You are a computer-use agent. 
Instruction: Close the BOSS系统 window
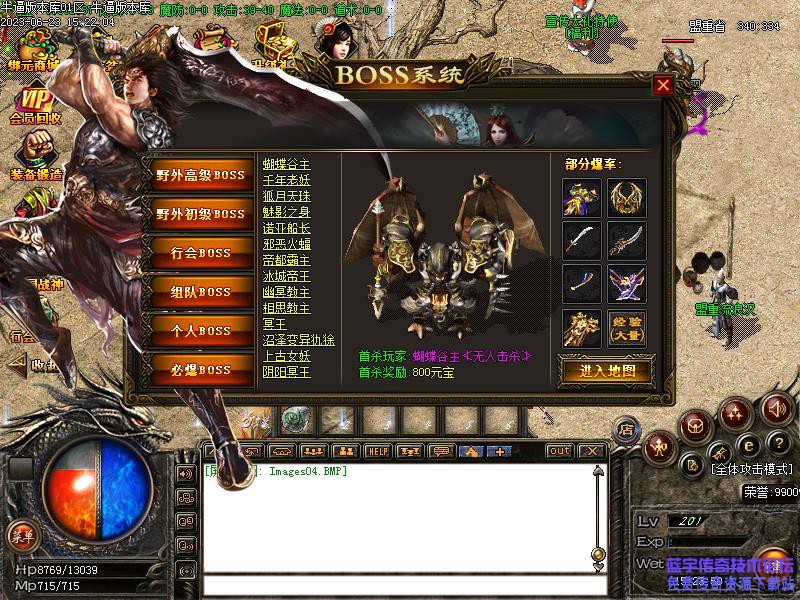(662, 86)
